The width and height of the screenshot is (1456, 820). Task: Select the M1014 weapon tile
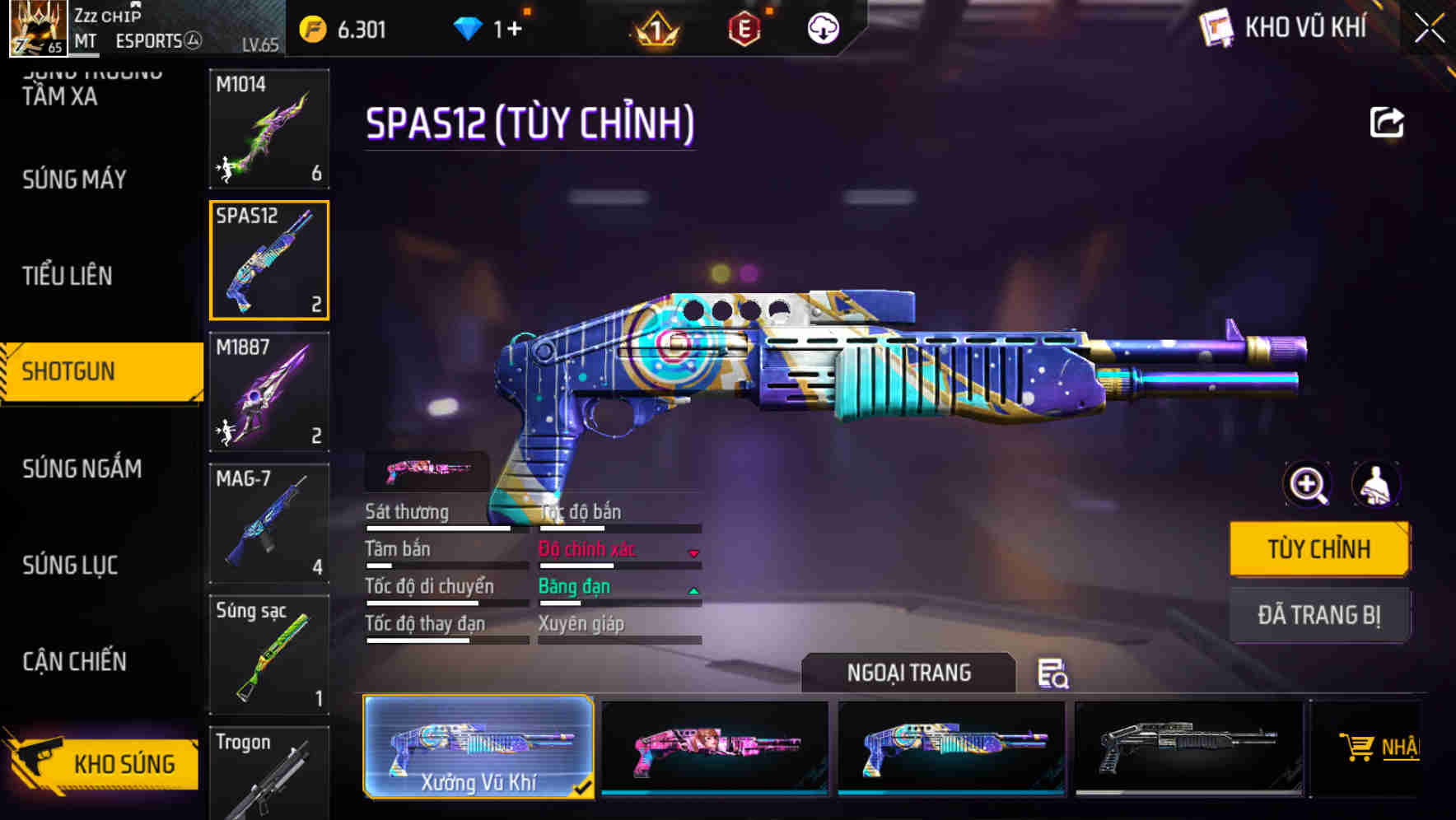269,128
